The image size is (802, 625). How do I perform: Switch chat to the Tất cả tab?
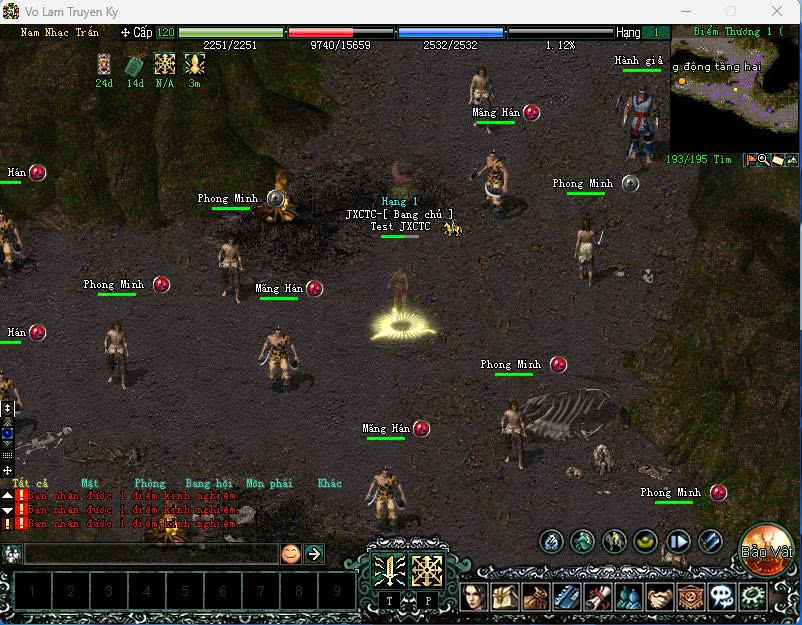[x=27, y=483]
